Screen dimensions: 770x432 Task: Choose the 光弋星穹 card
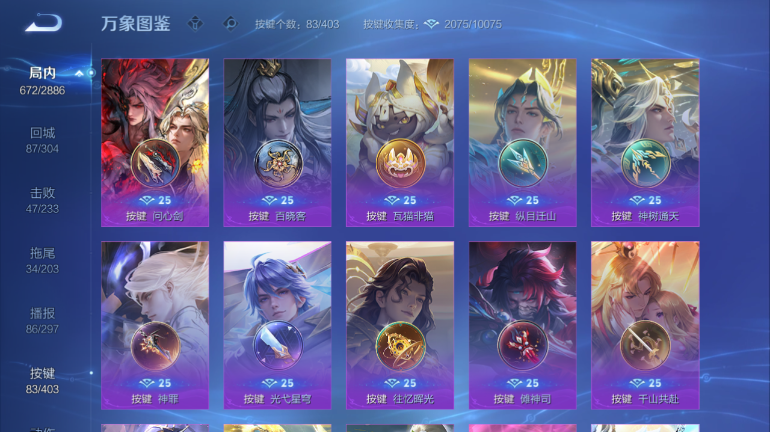[277, 325]
